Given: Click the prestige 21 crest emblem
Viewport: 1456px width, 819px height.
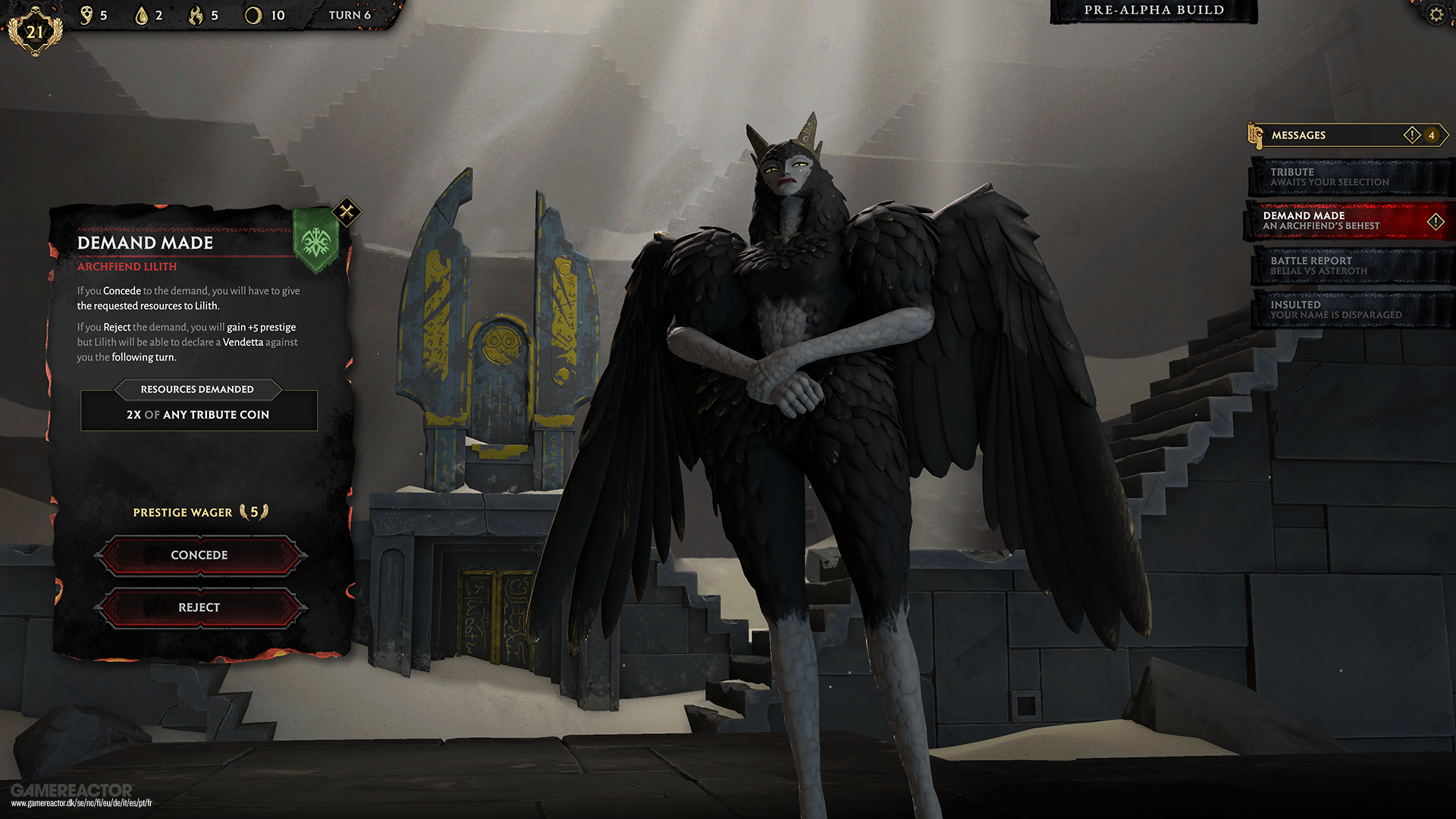Looking at the screenshot, I should (35, 32).
